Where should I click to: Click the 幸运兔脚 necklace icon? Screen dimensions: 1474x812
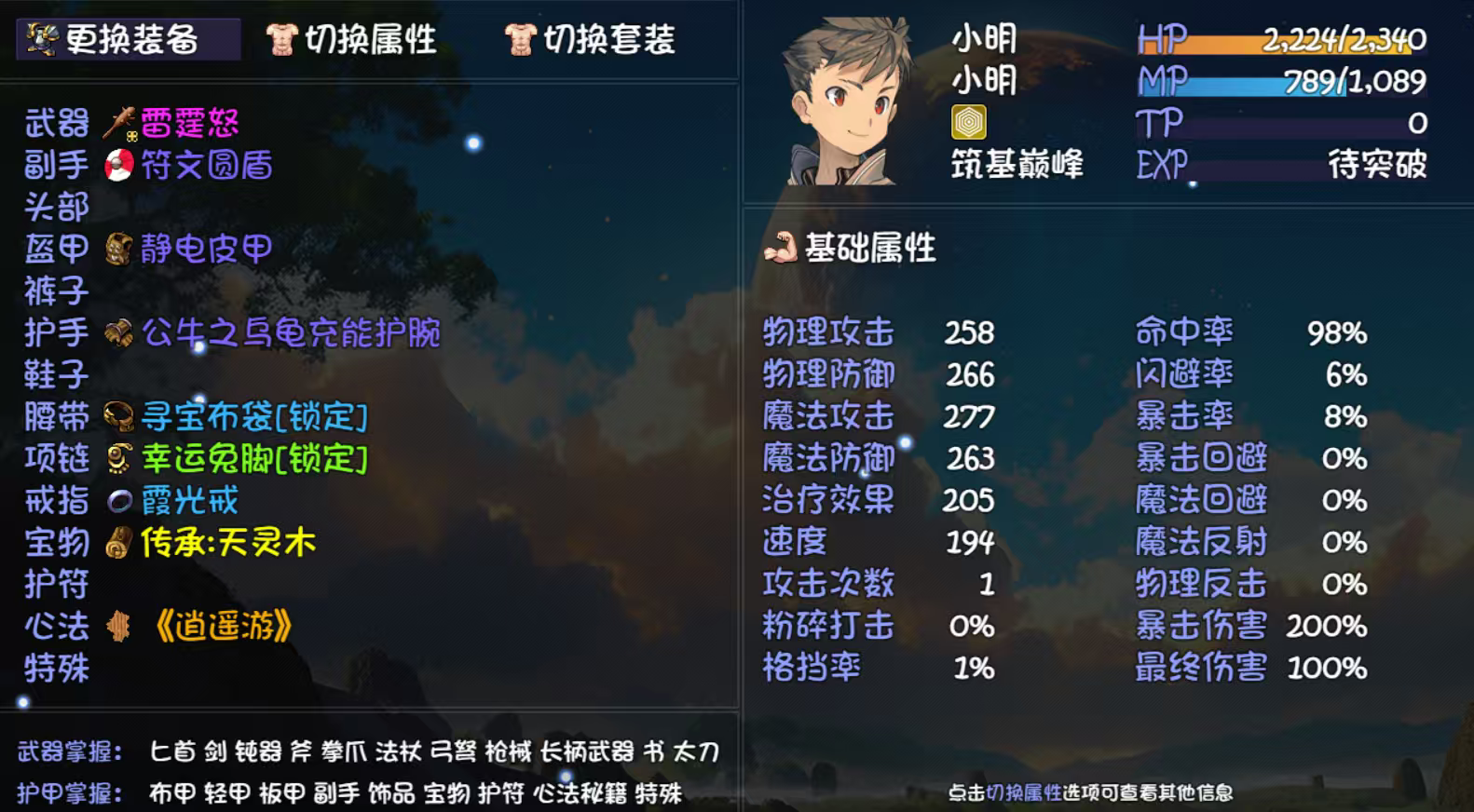tap(117, 459)
